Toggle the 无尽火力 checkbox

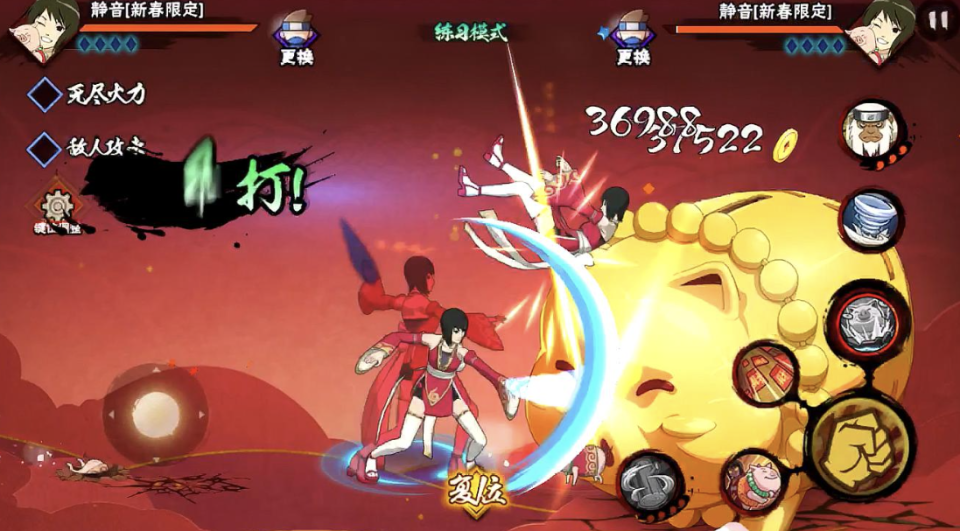coord(45,95)
